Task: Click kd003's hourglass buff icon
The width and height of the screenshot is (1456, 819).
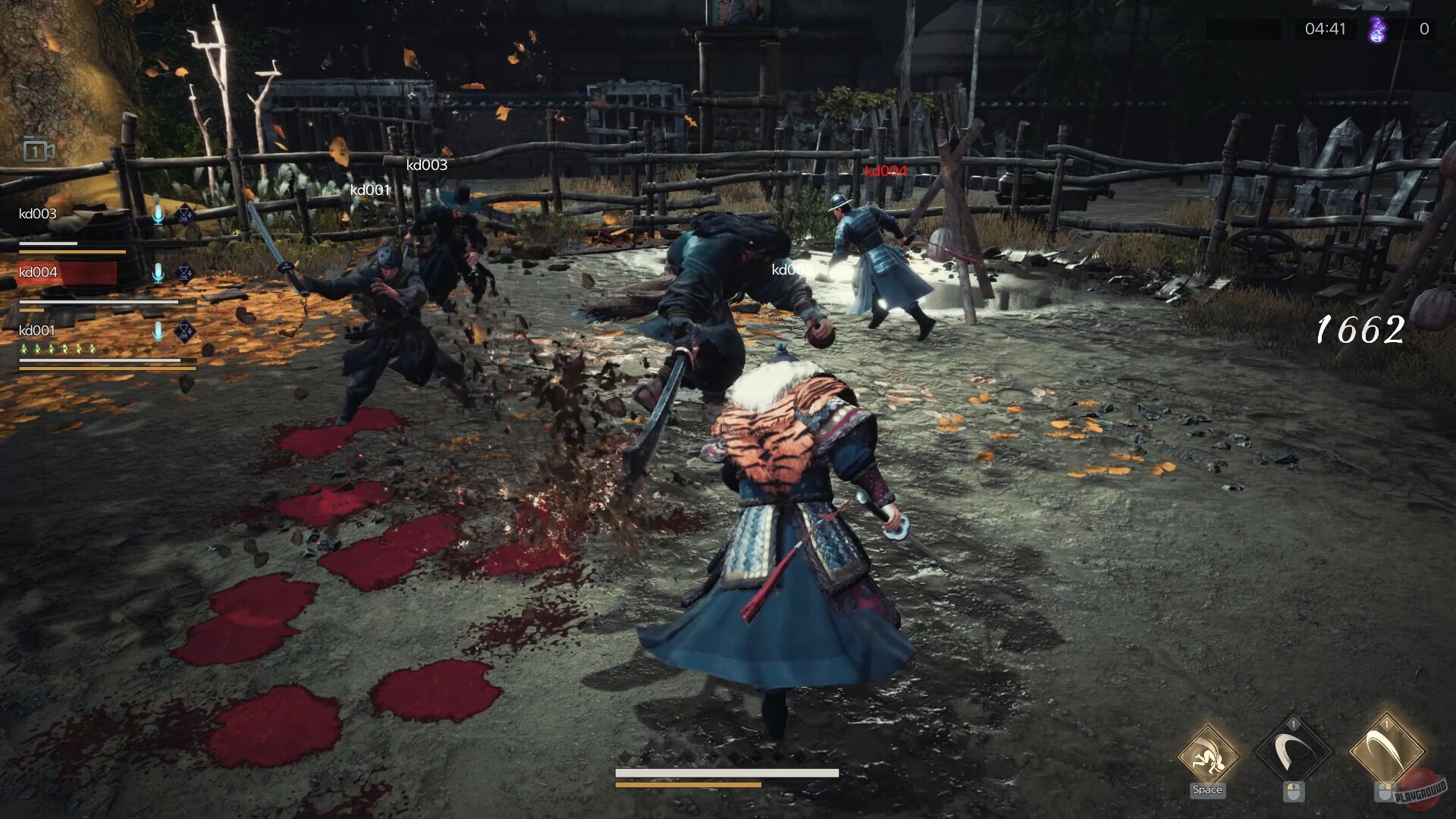Action: (185, 214)
